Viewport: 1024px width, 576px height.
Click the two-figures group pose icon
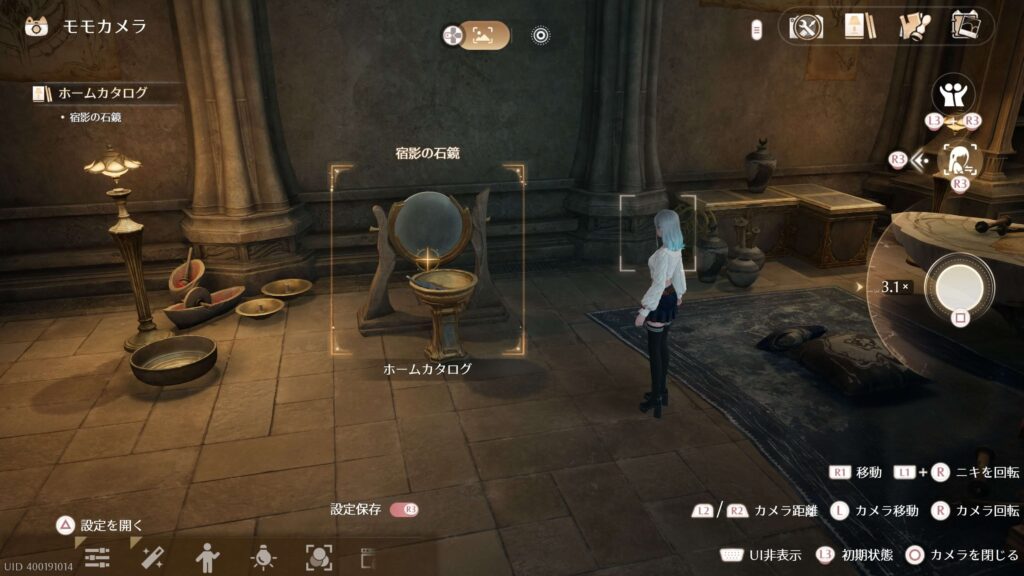[x=953, y=95]
